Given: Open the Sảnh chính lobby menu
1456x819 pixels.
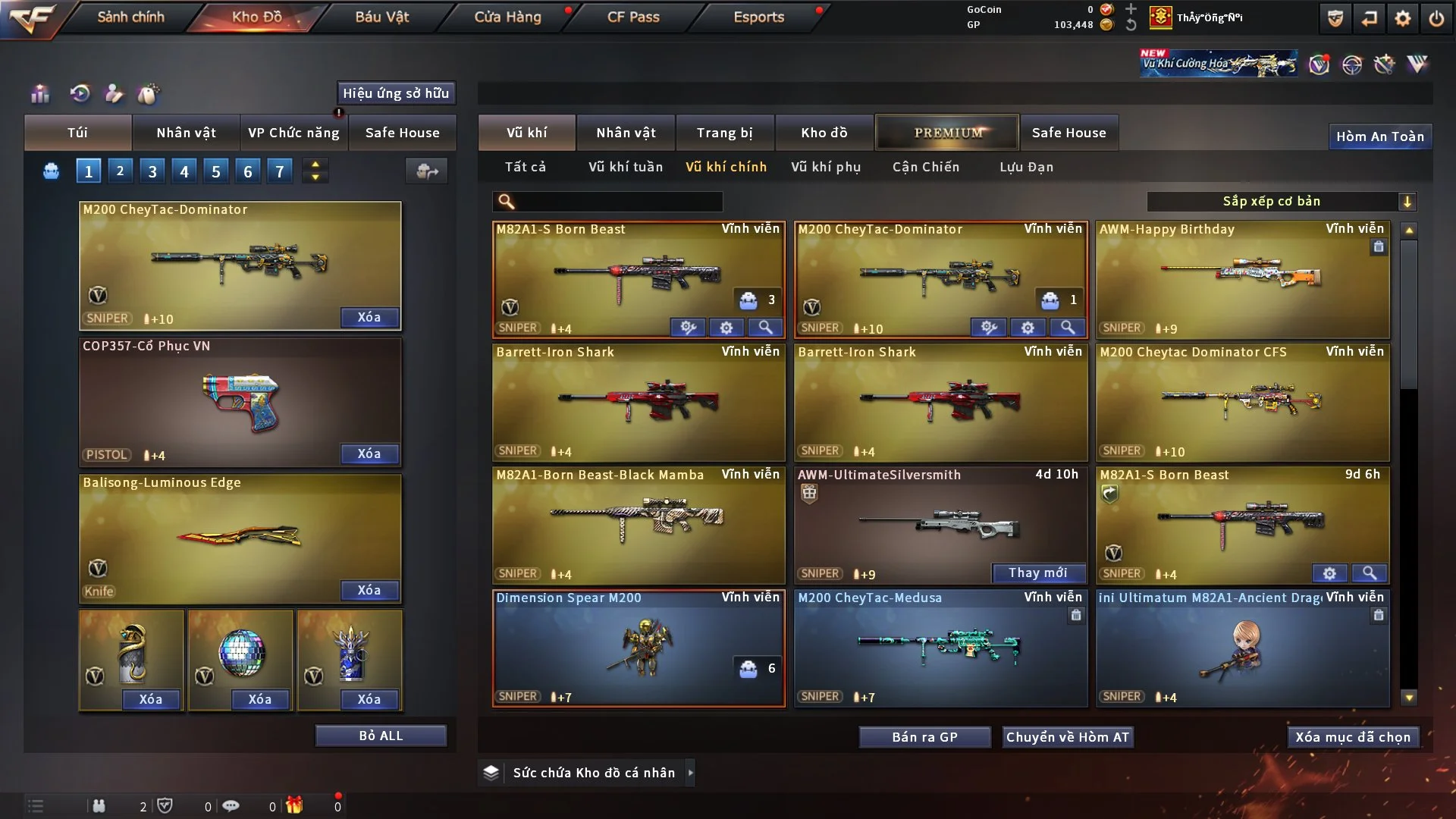Looking at the screenshot, I should pos(130,17).
